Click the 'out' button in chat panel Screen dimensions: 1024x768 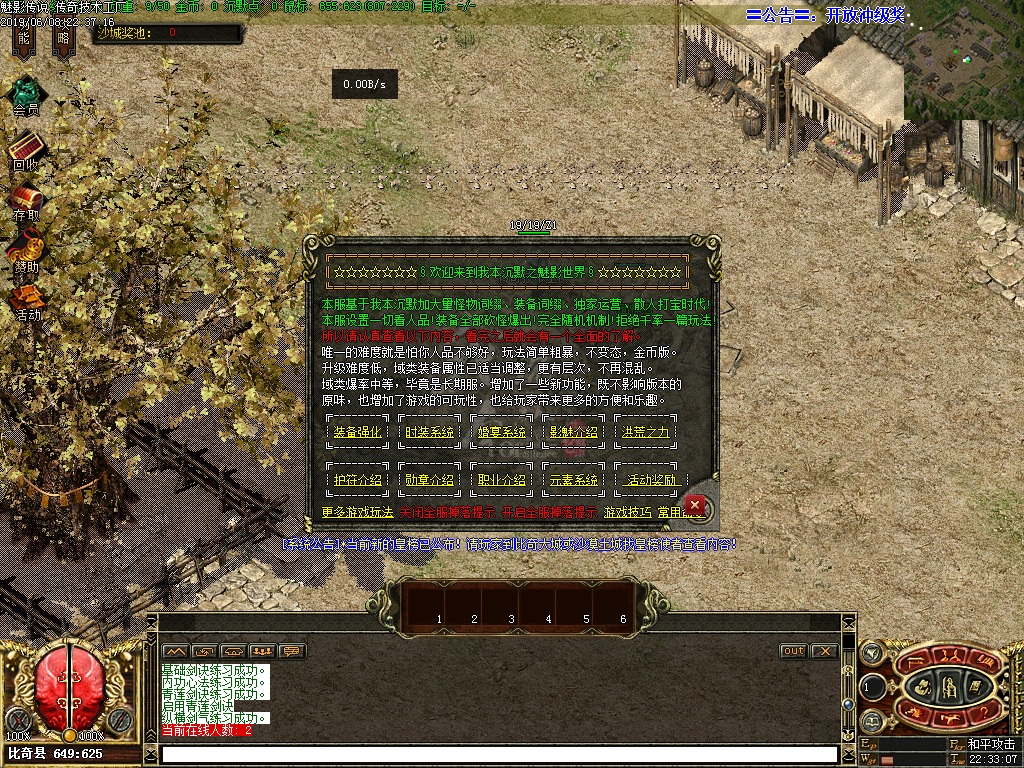pos(793,651)
